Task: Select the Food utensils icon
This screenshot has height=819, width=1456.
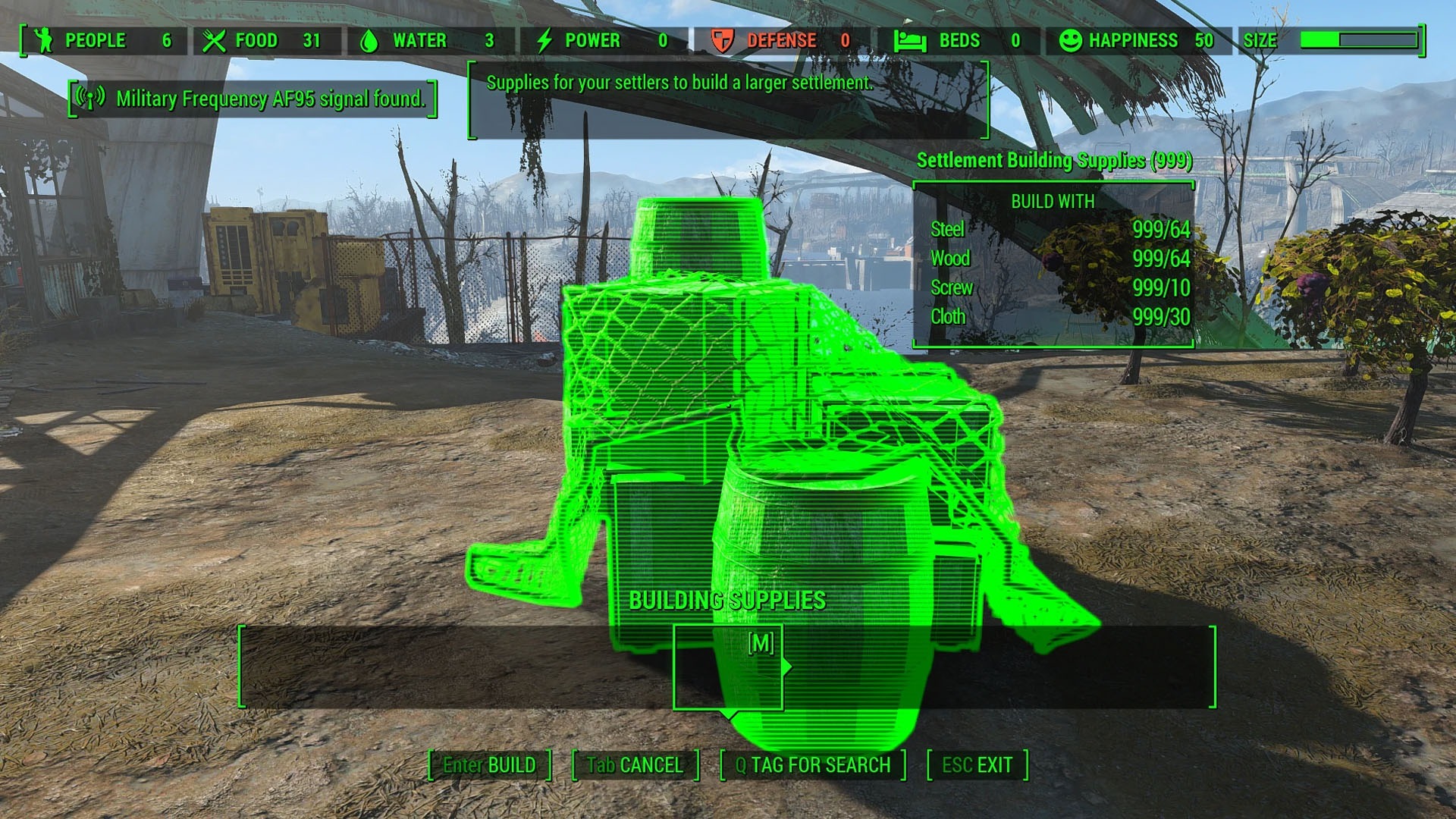Action: click(x=215, y=41)
